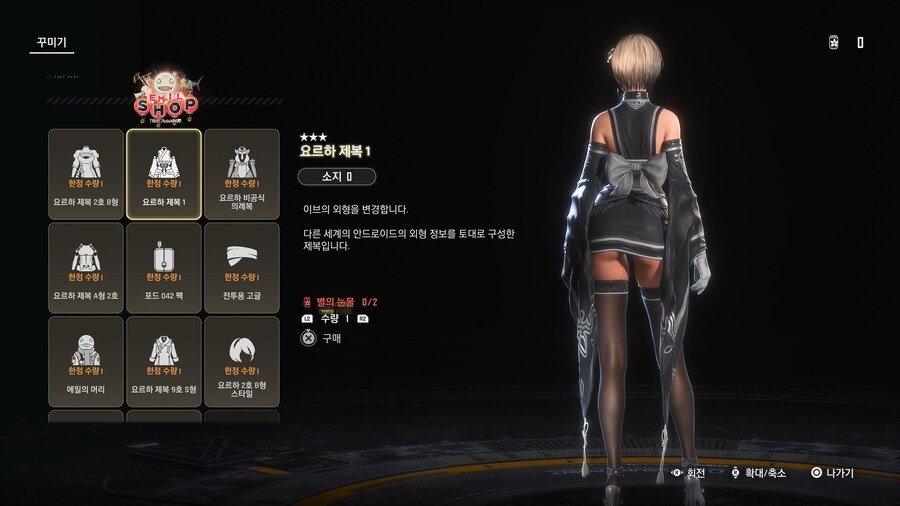Select the 요르하 제복 9호 S형 outfit
Viewport: 900px width, 506px height.
coord(164,361)
